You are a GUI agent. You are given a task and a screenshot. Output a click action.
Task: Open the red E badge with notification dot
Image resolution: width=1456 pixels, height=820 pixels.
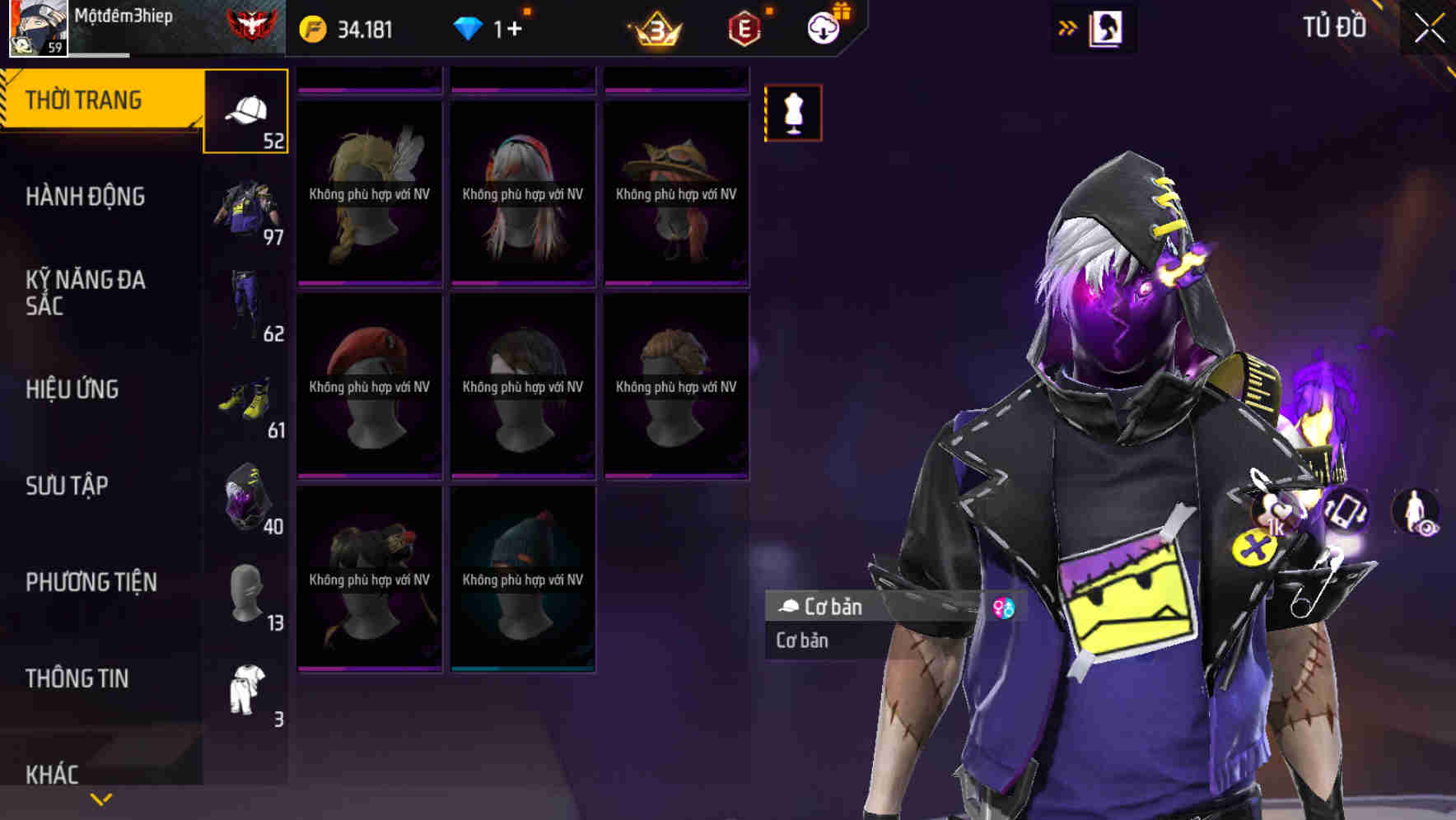coord(744,29)
